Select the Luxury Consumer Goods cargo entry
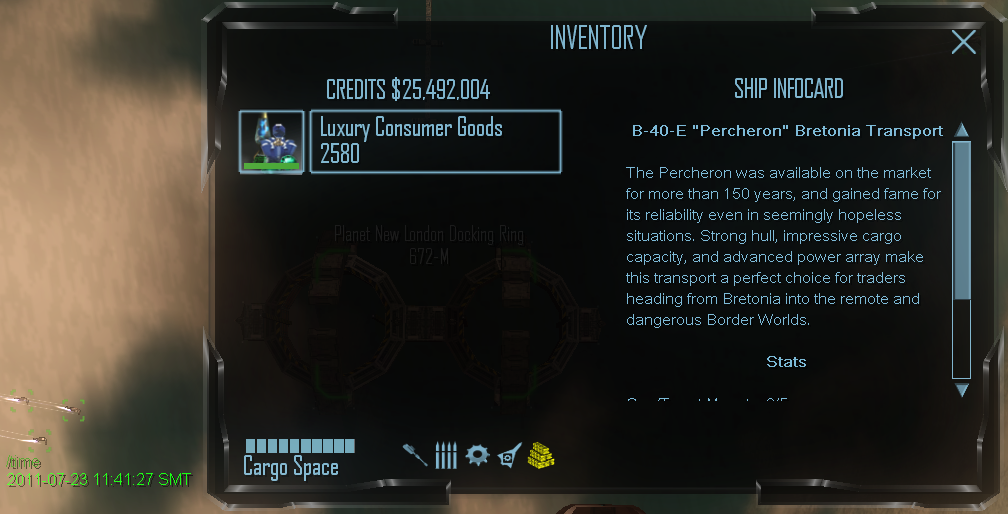This screenshot has width=1008, height=514. (x=435, y=141)
